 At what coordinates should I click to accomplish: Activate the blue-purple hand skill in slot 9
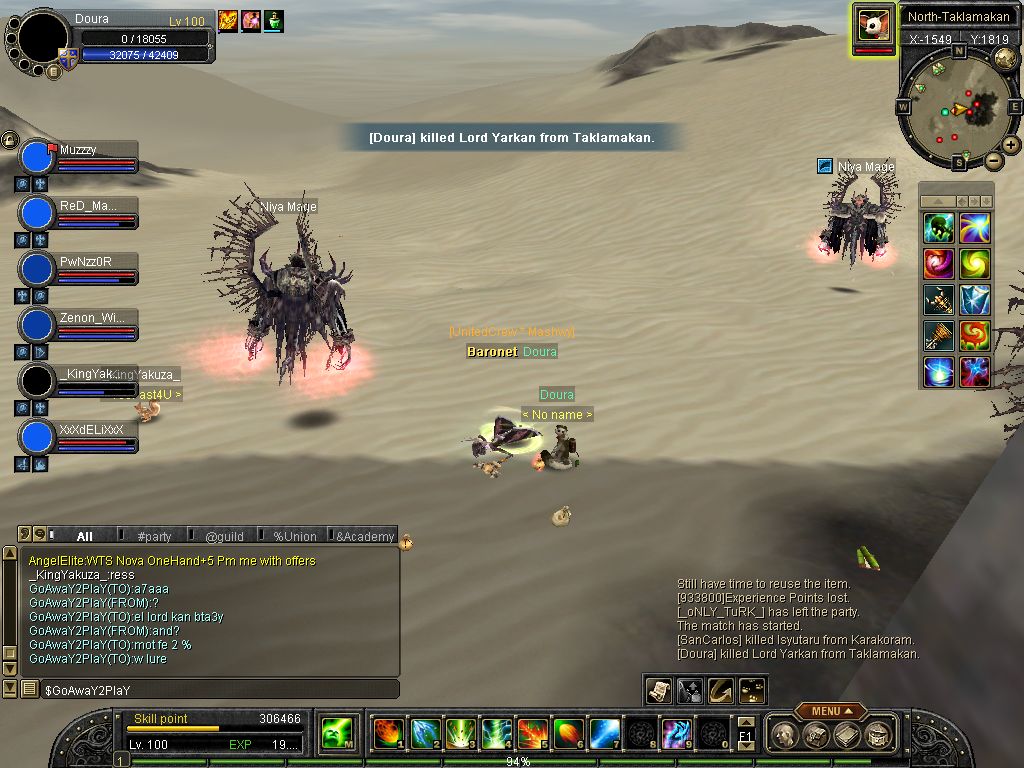[676, 734]
